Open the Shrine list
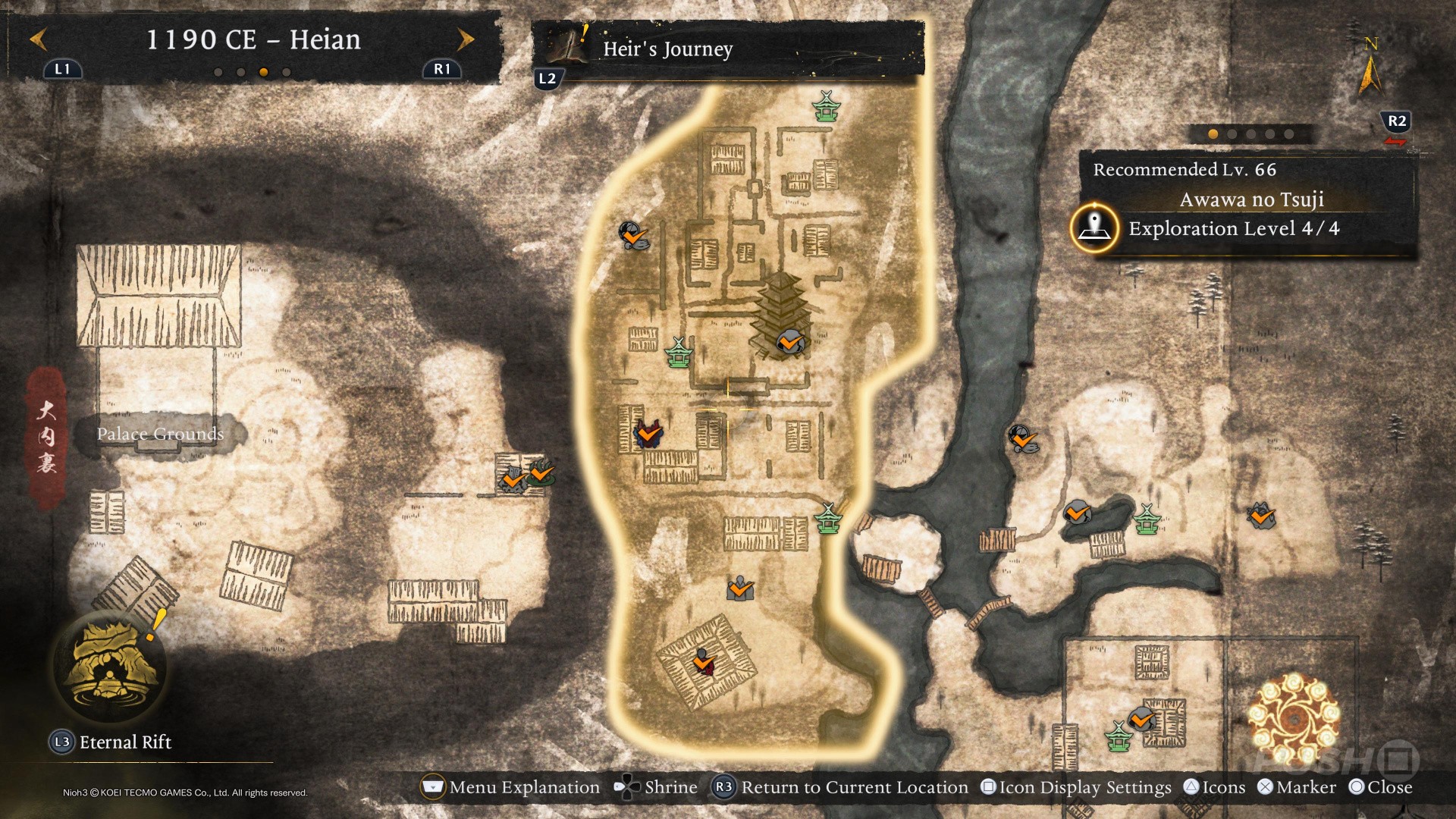 click(657, 787)
